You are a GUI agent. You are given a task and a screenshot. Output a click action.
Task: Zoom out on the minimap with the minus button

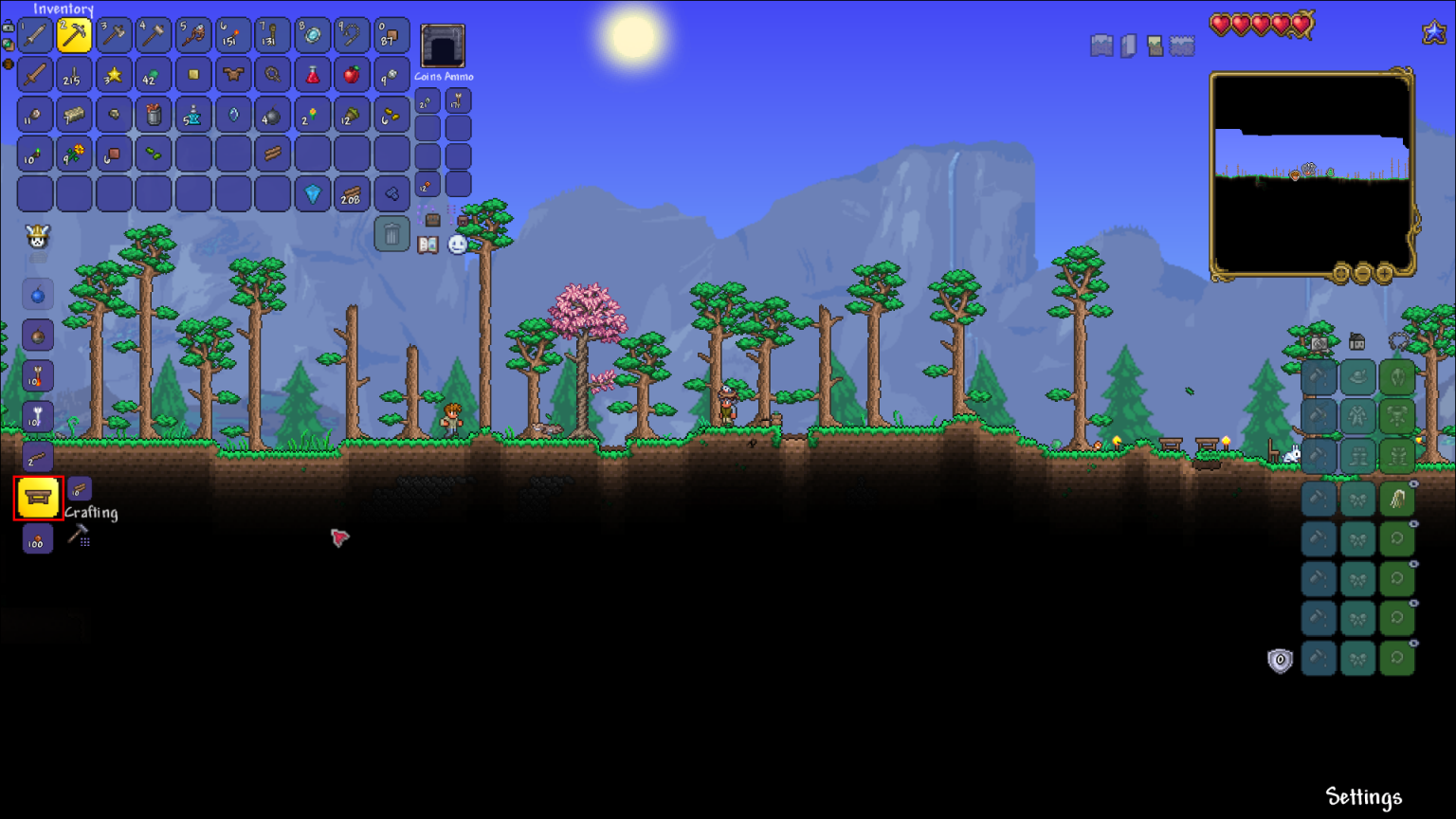1363,273
